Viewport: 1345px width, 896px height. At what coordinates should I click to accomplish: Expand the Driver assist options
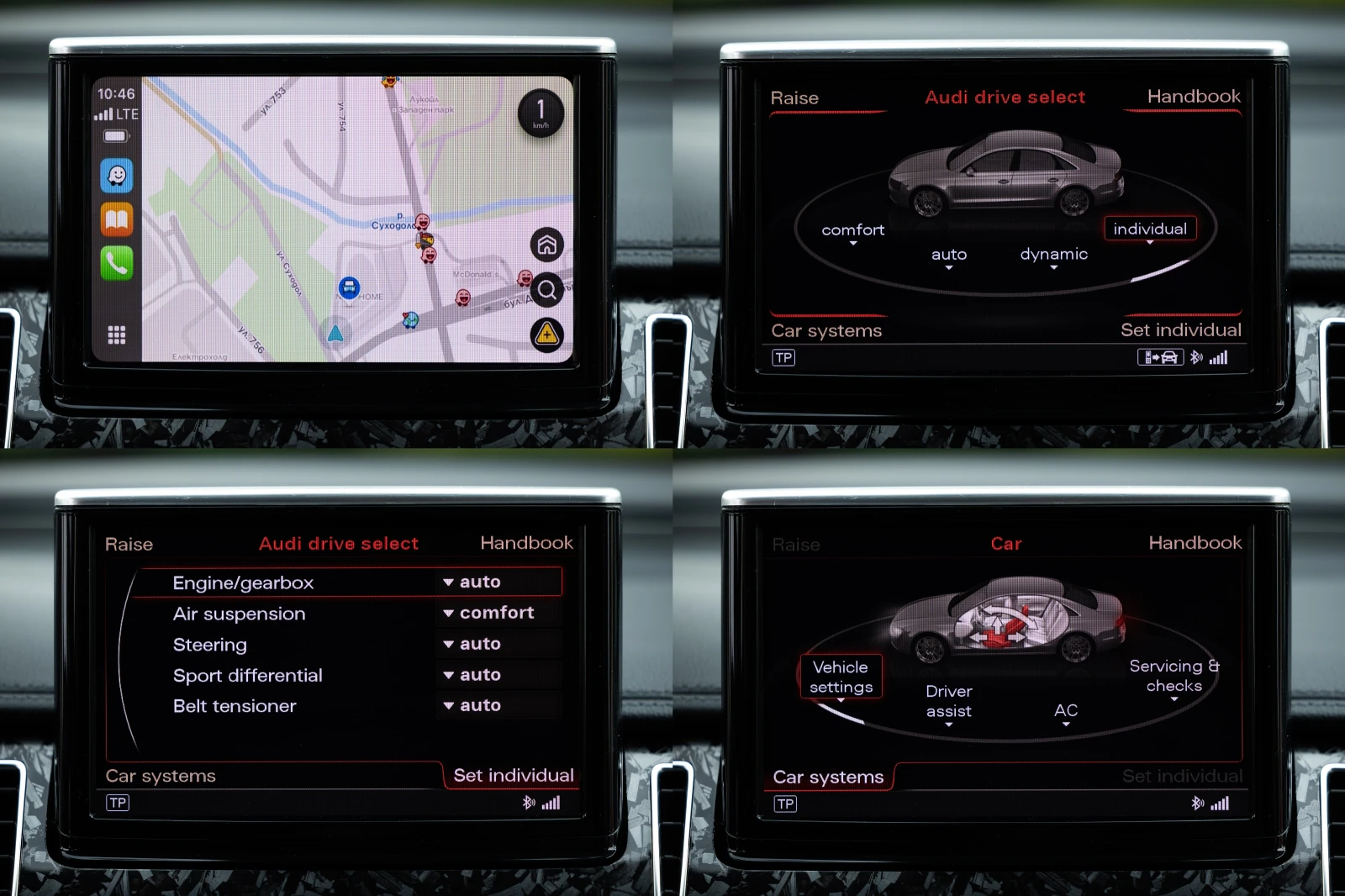click(947, 701)
